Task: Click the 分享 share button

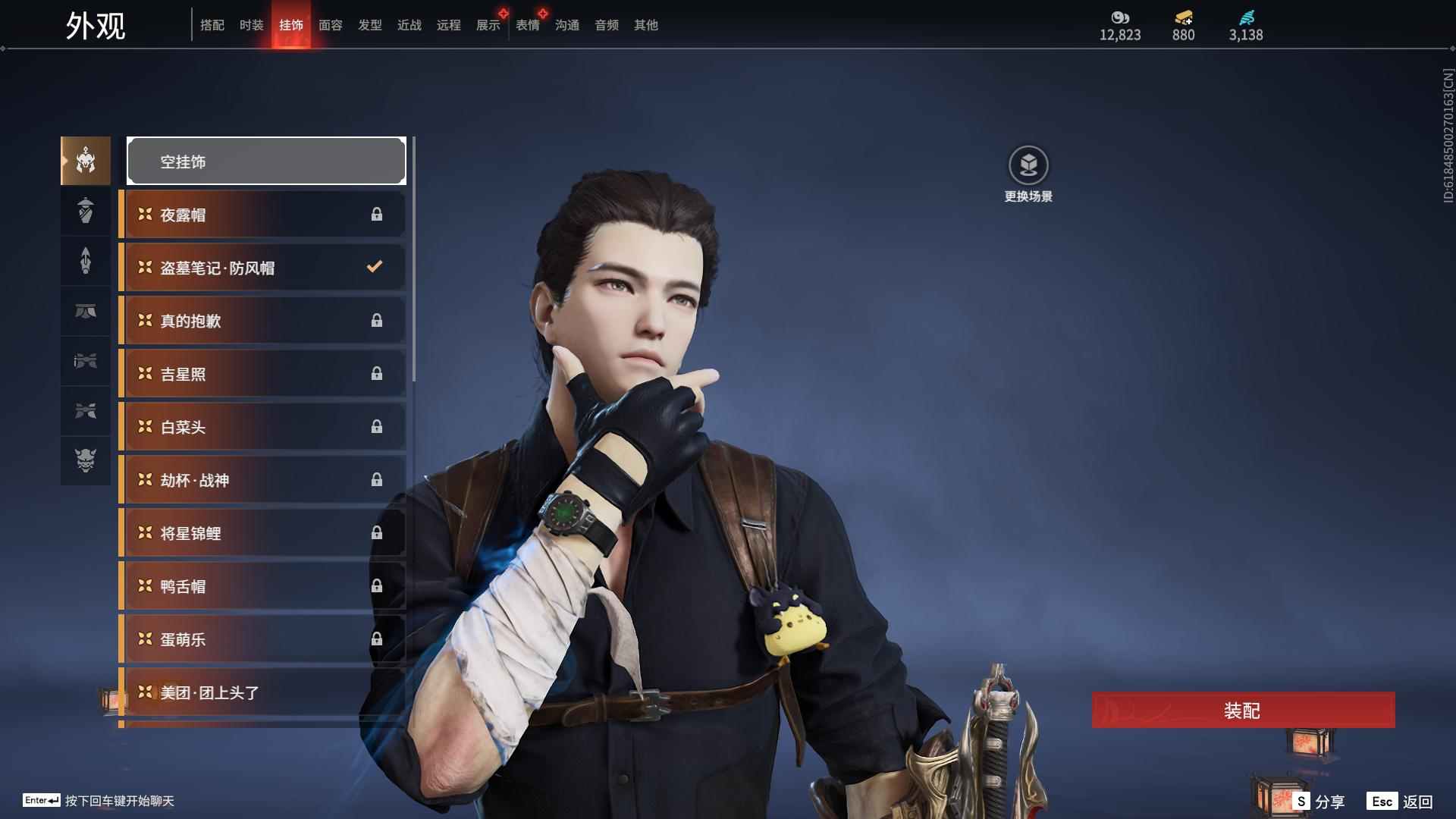Action: (1319, 802)
